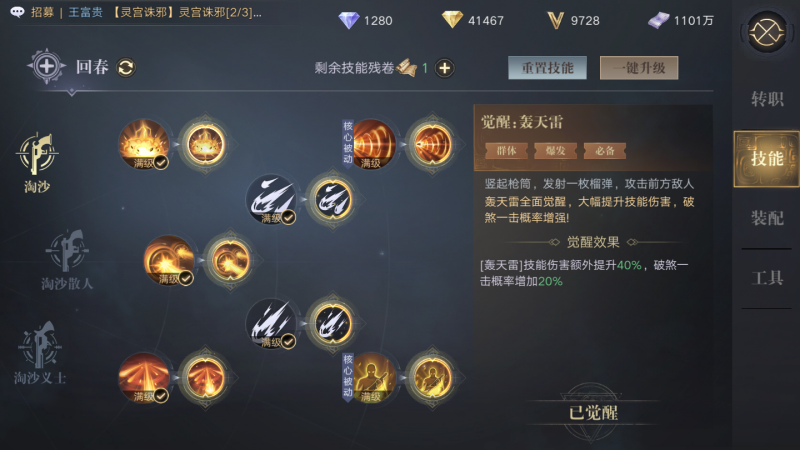Add more skill scrolls with the plus button
This screenshot has width=800, height=450.
point(445,68)
